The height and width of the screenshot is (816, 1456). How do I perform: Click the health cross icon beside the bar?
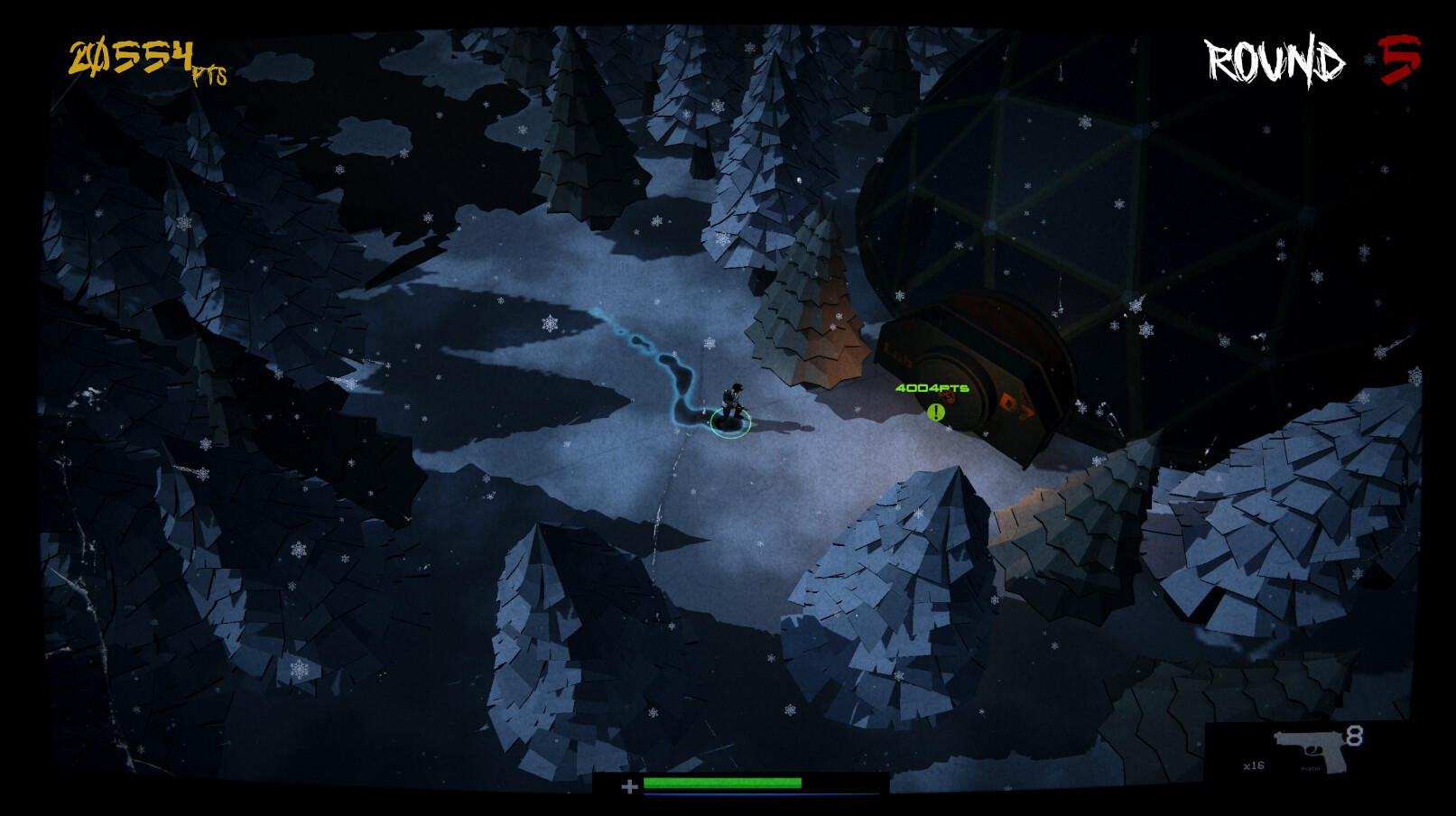pos(630,785)
